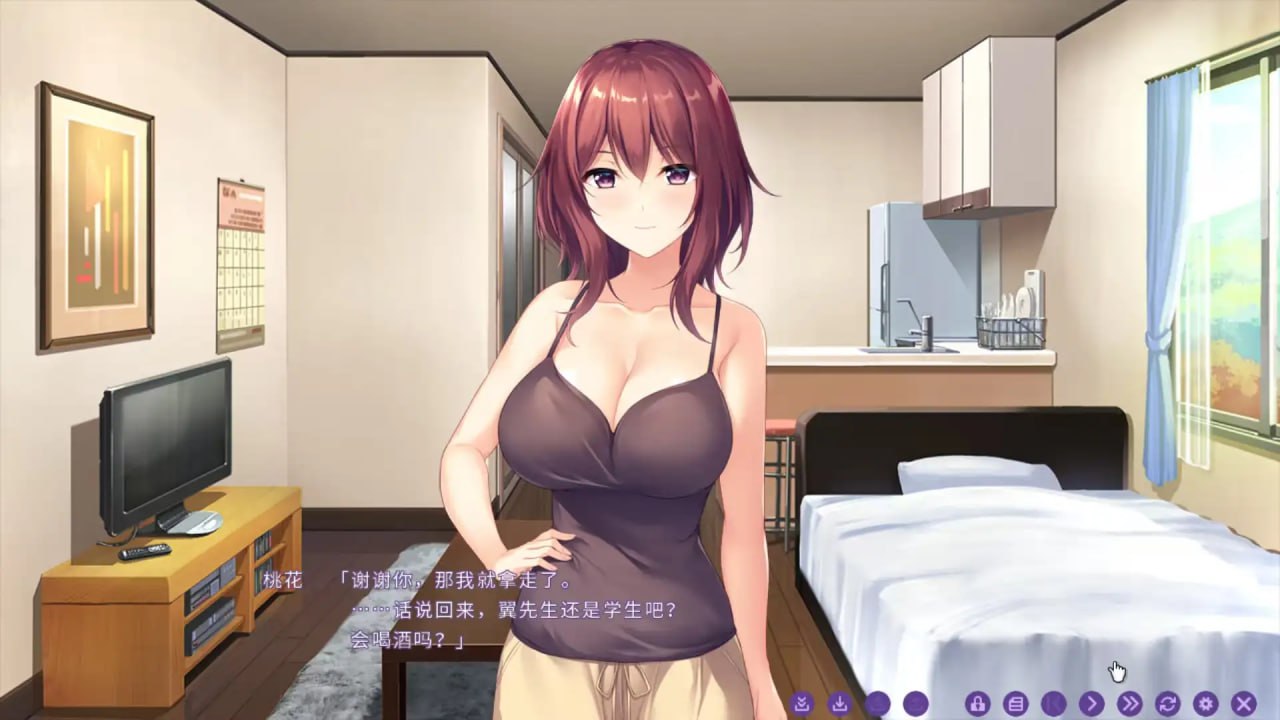The height and width of the screenshot is (720, 1280).
Task: Open the message backlog icon
Action: [1018, 703]
